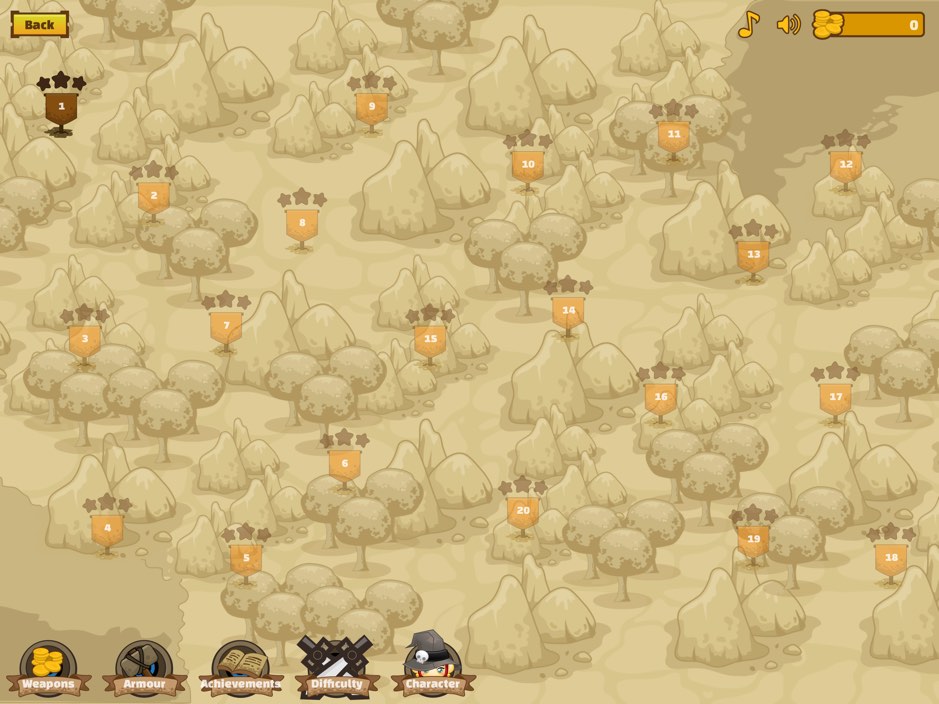Pick level 9 shield marker
This screenshot has height=704, width=939.
[x=372, y=107]
